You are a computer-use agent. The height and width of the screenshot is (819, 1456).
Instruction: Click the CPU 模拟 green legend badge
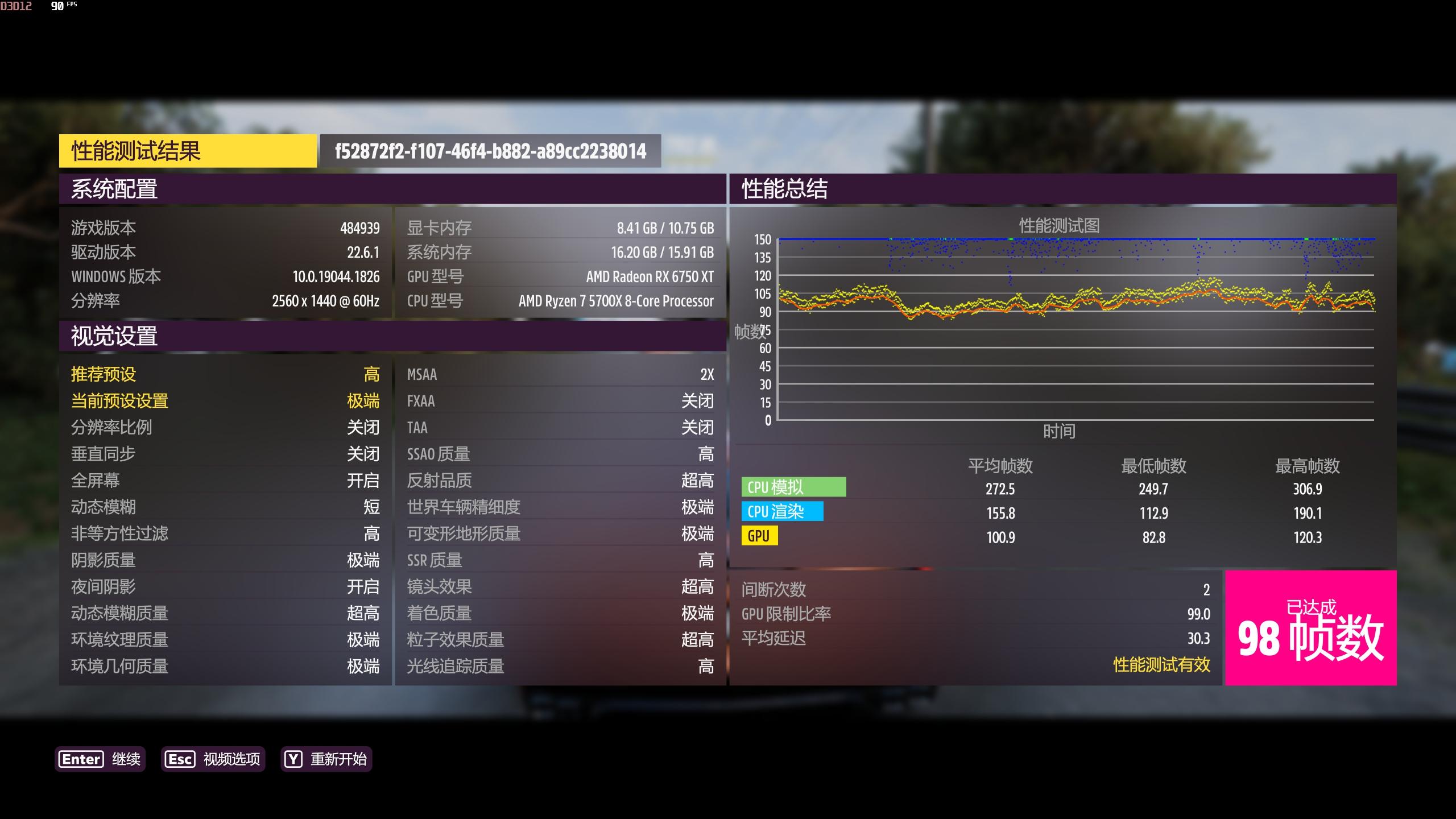793,487
